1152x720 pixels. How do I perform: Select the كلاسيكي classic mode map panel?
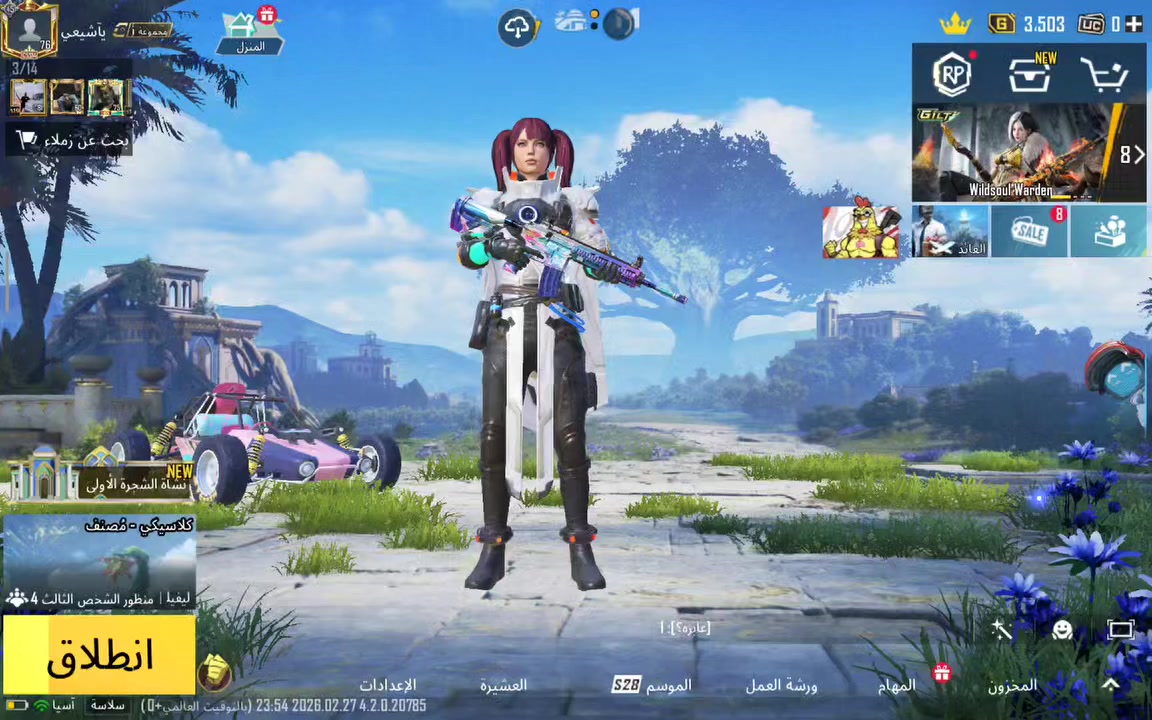click(x=98, y=562)
